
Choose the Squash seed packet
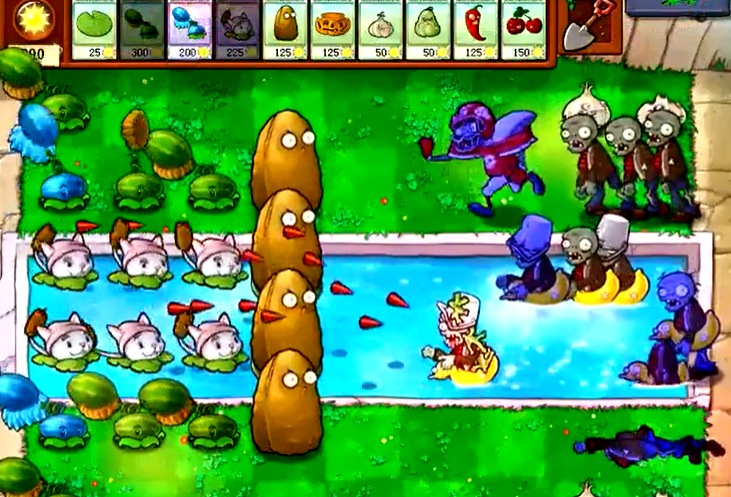tap(428, 30)
